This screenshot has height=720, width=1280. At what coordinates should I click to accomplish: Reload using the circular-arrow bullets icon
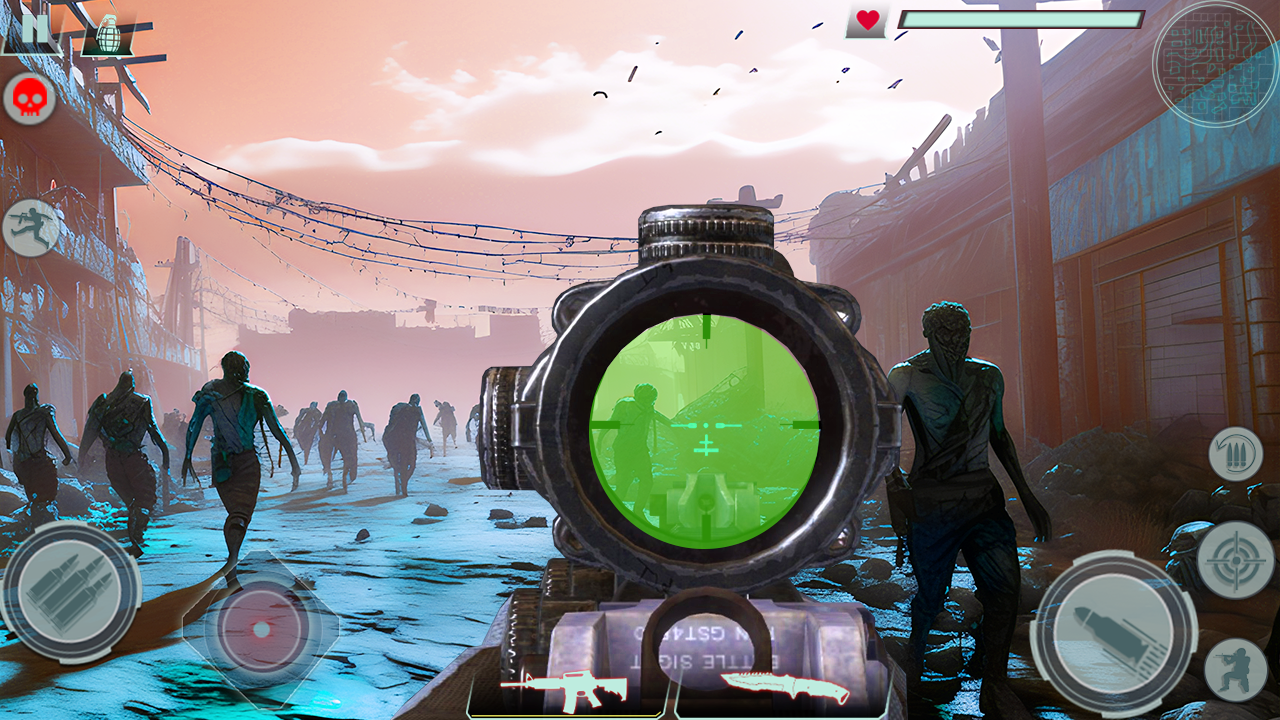point(1235,454)
